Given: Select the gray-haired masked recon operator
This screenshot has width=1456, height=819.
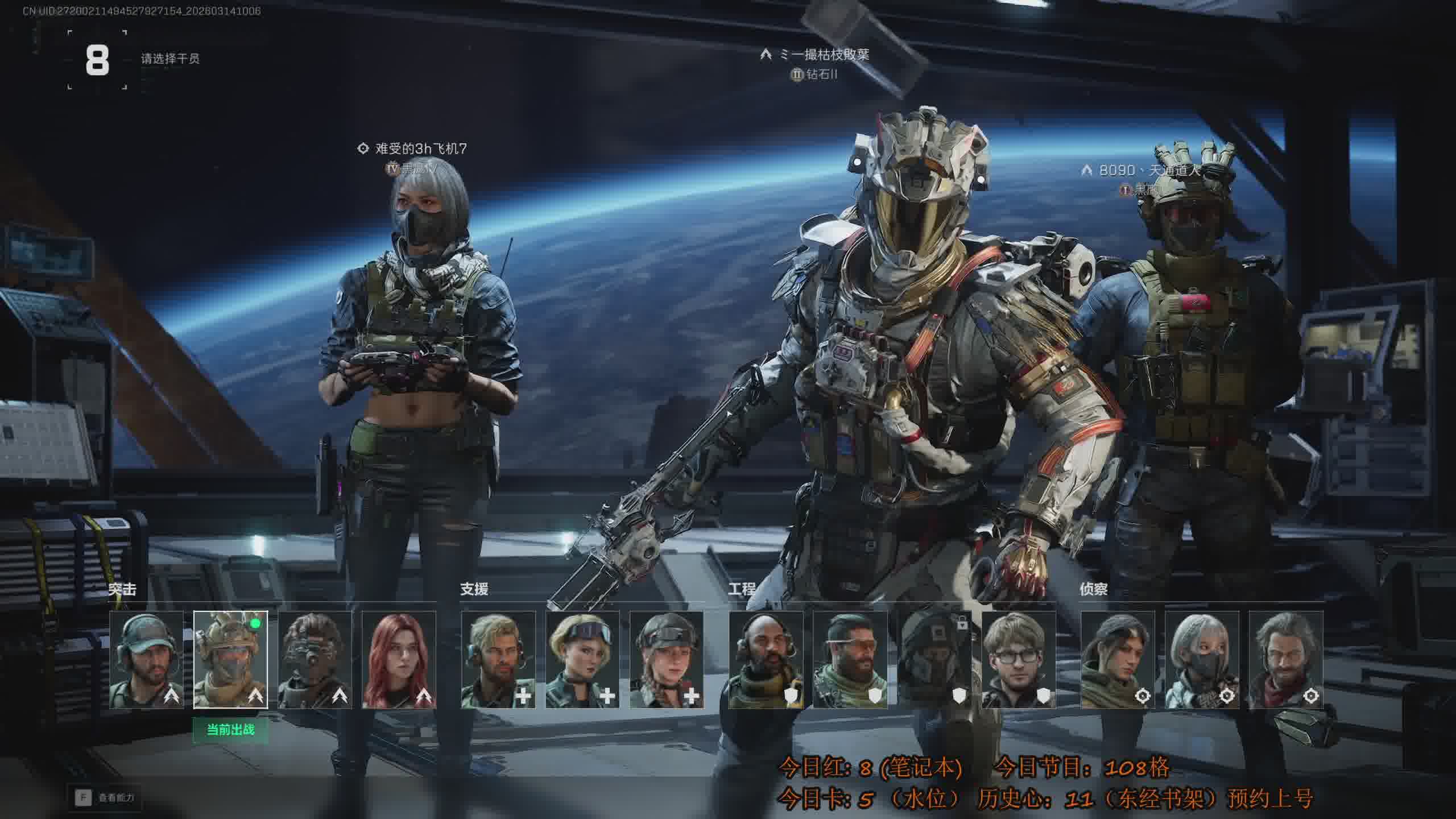Looking at the screenshot, I should coord(1202,660).
